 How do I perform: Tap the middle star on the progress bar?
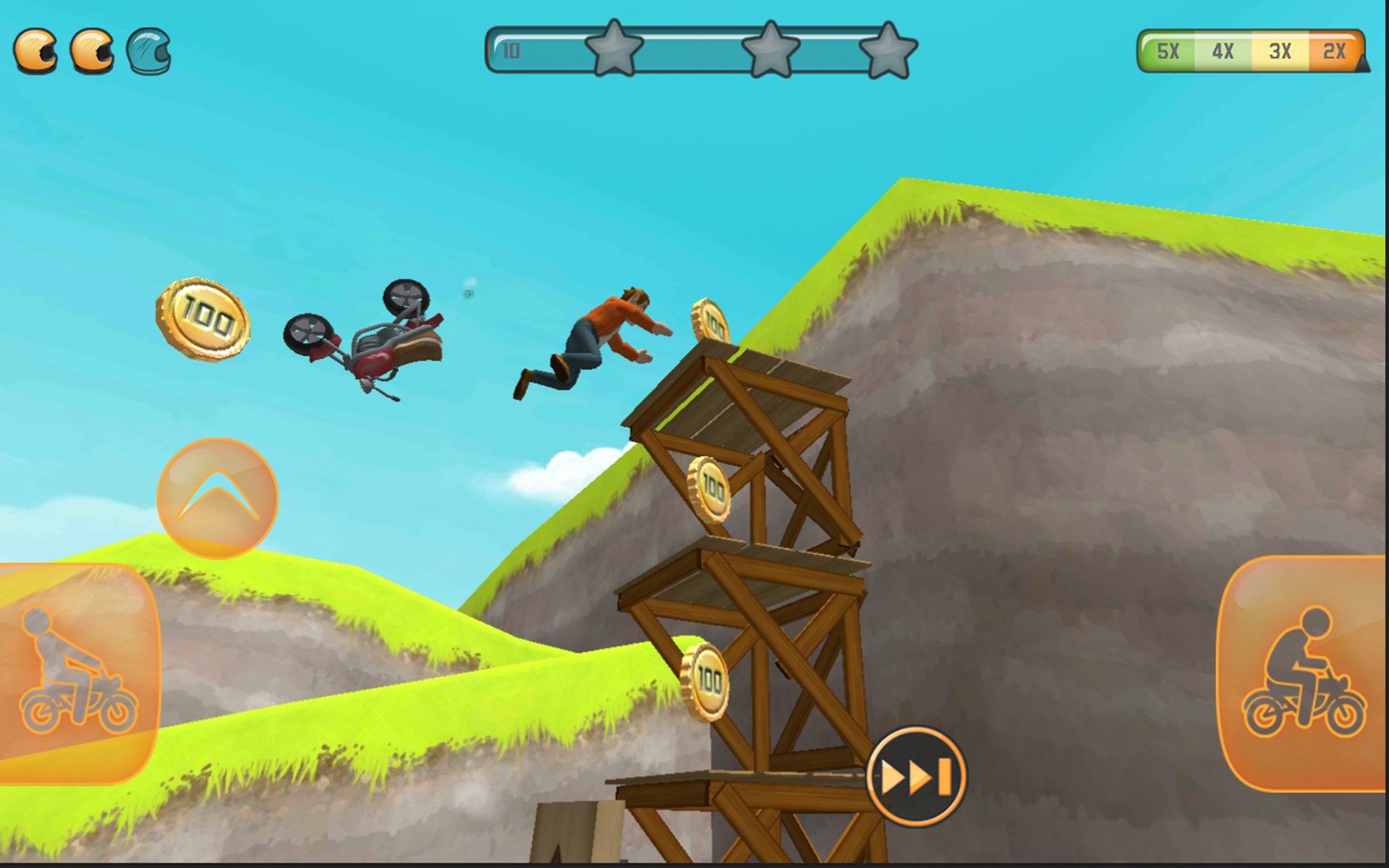click(x=772, y=51)
